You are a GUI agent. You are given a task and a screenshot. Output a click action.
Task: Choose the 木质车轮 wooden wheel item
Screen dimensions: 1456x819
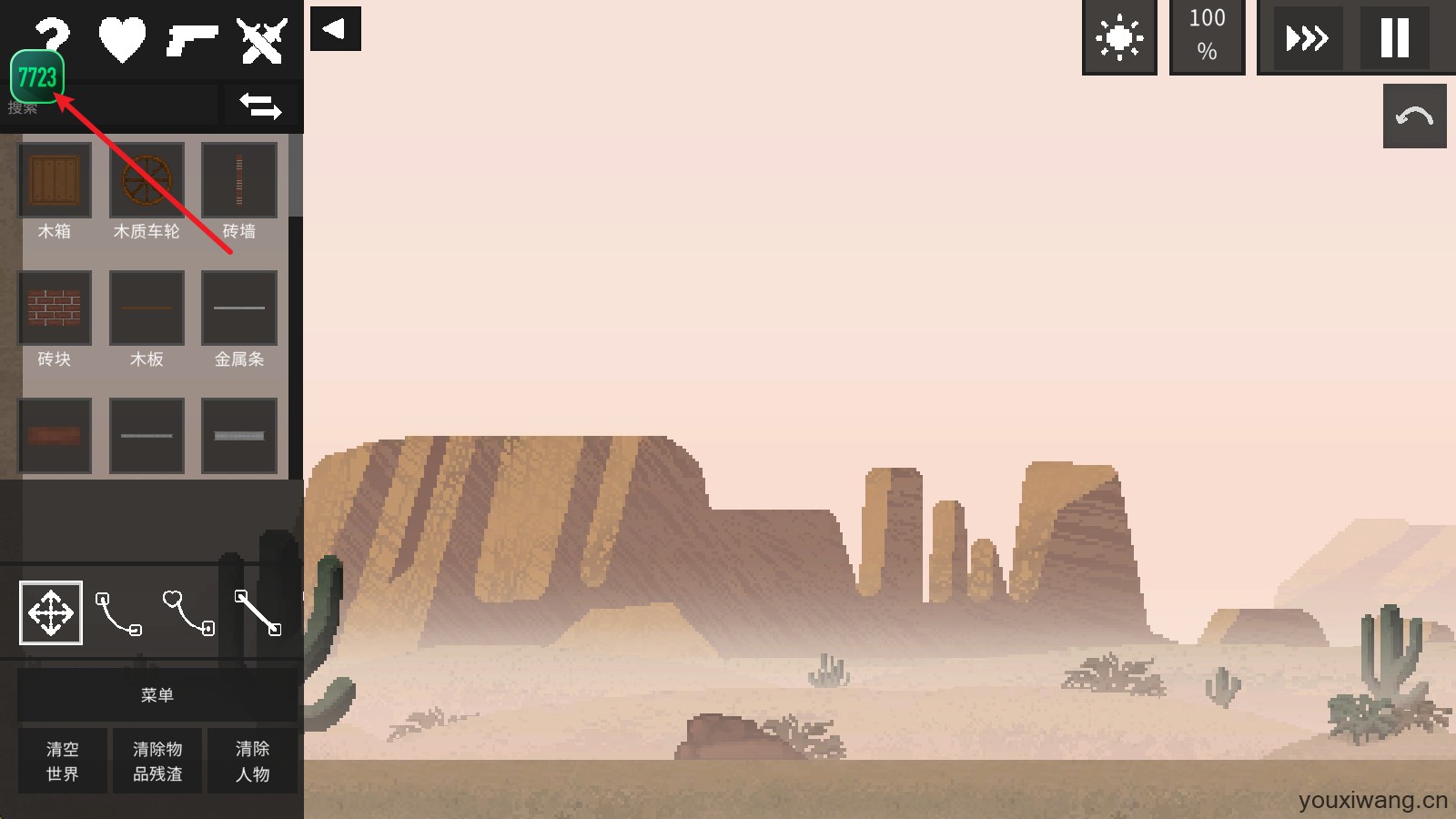pyautogui.click(x=147, y=180)
